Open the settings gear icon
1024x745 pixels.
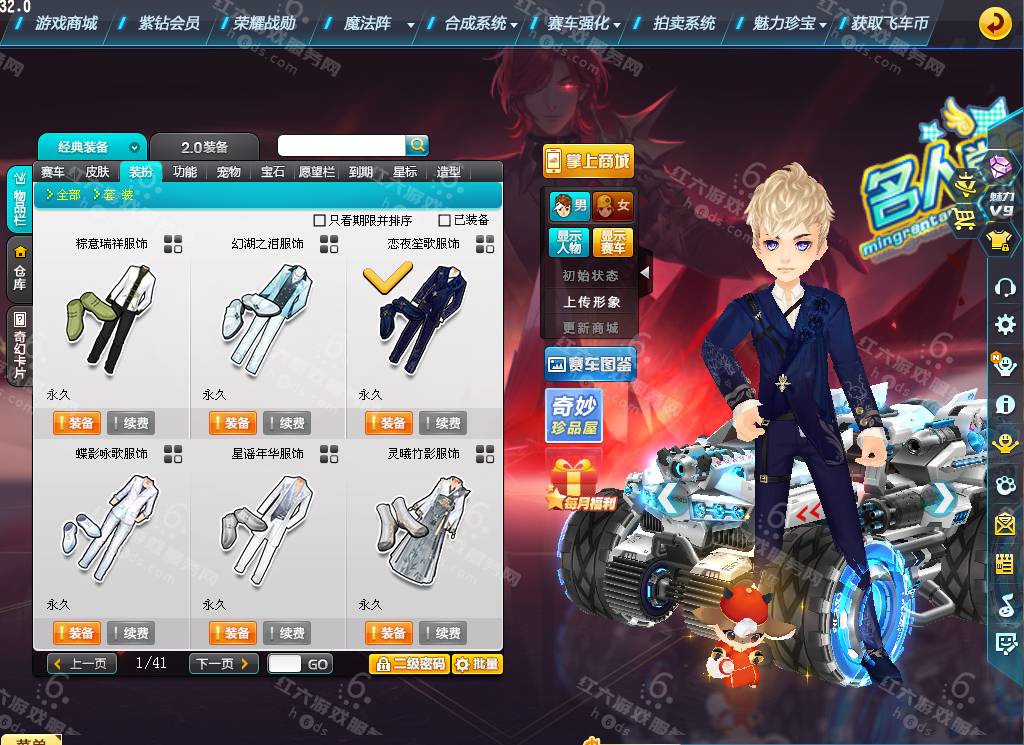click(1005, 325)
